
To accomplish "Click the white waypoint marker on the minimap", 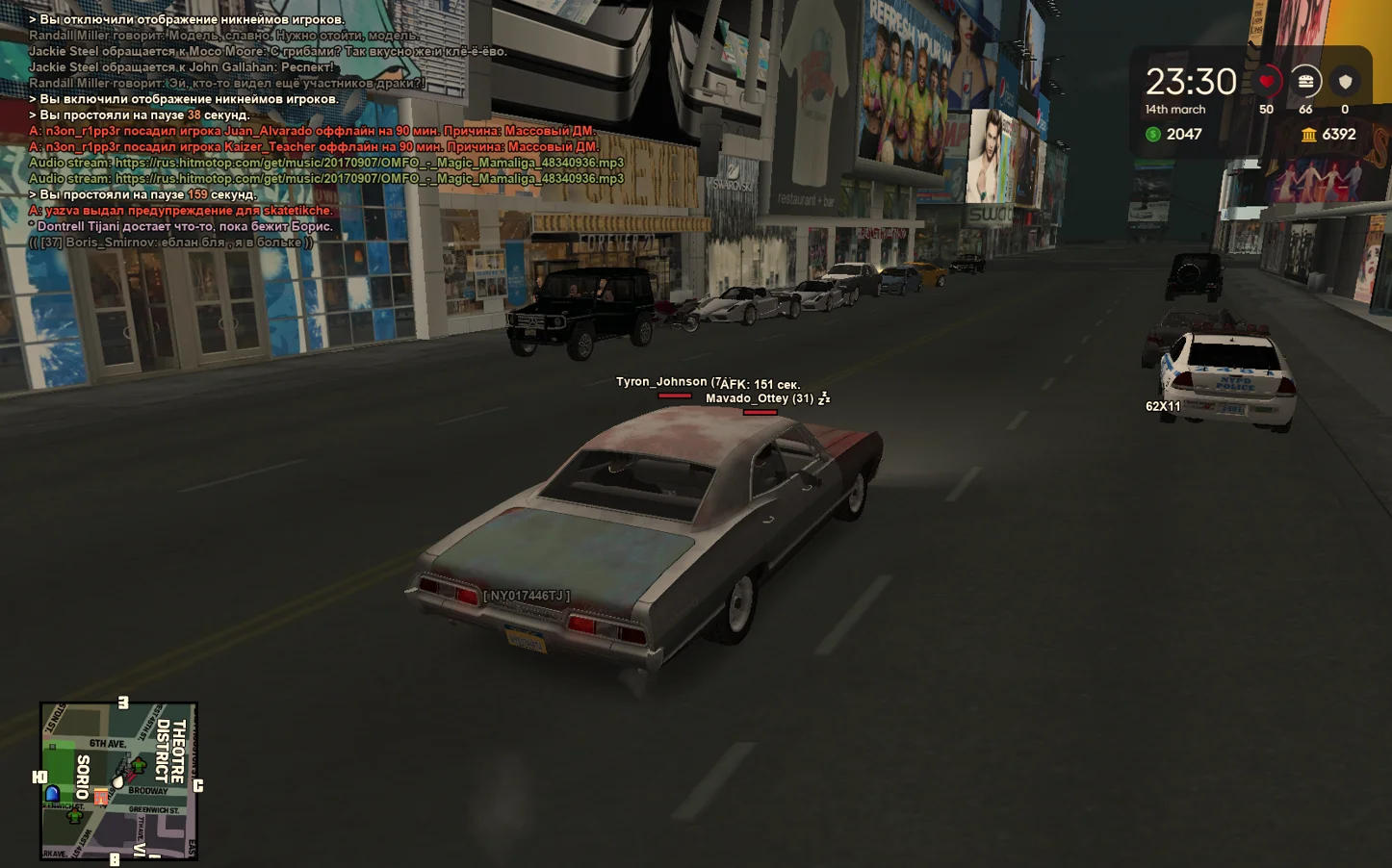I will tap(117, 779).
